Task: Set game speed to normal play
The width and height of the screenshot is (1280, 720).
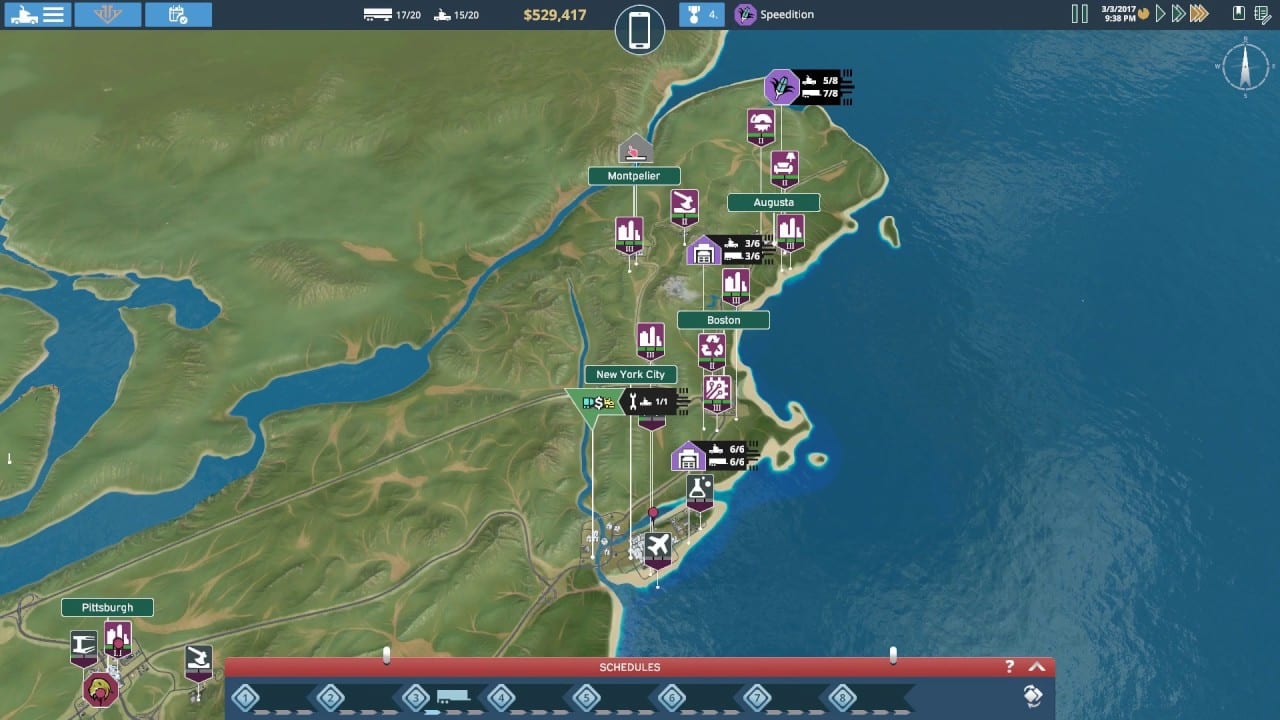Action: (1160, 14)
